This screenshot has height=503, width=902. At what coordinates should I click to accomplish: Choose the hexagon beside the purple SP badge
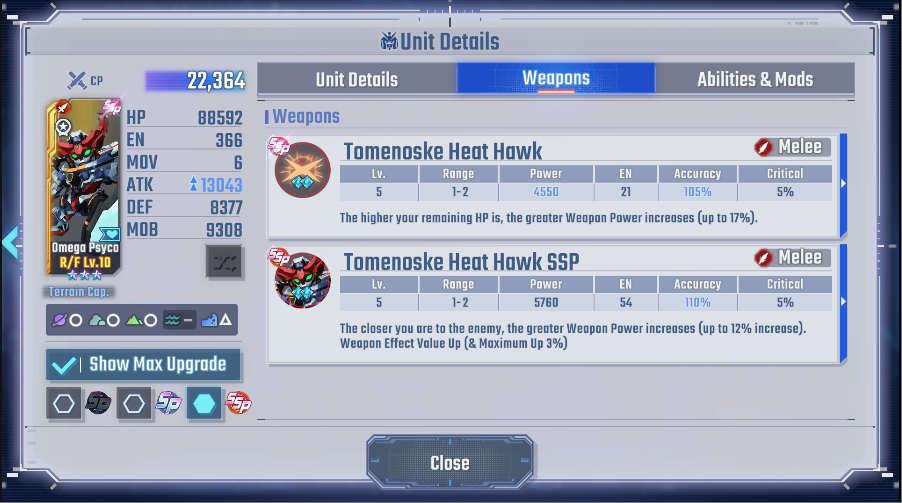[x=134, y=403]
